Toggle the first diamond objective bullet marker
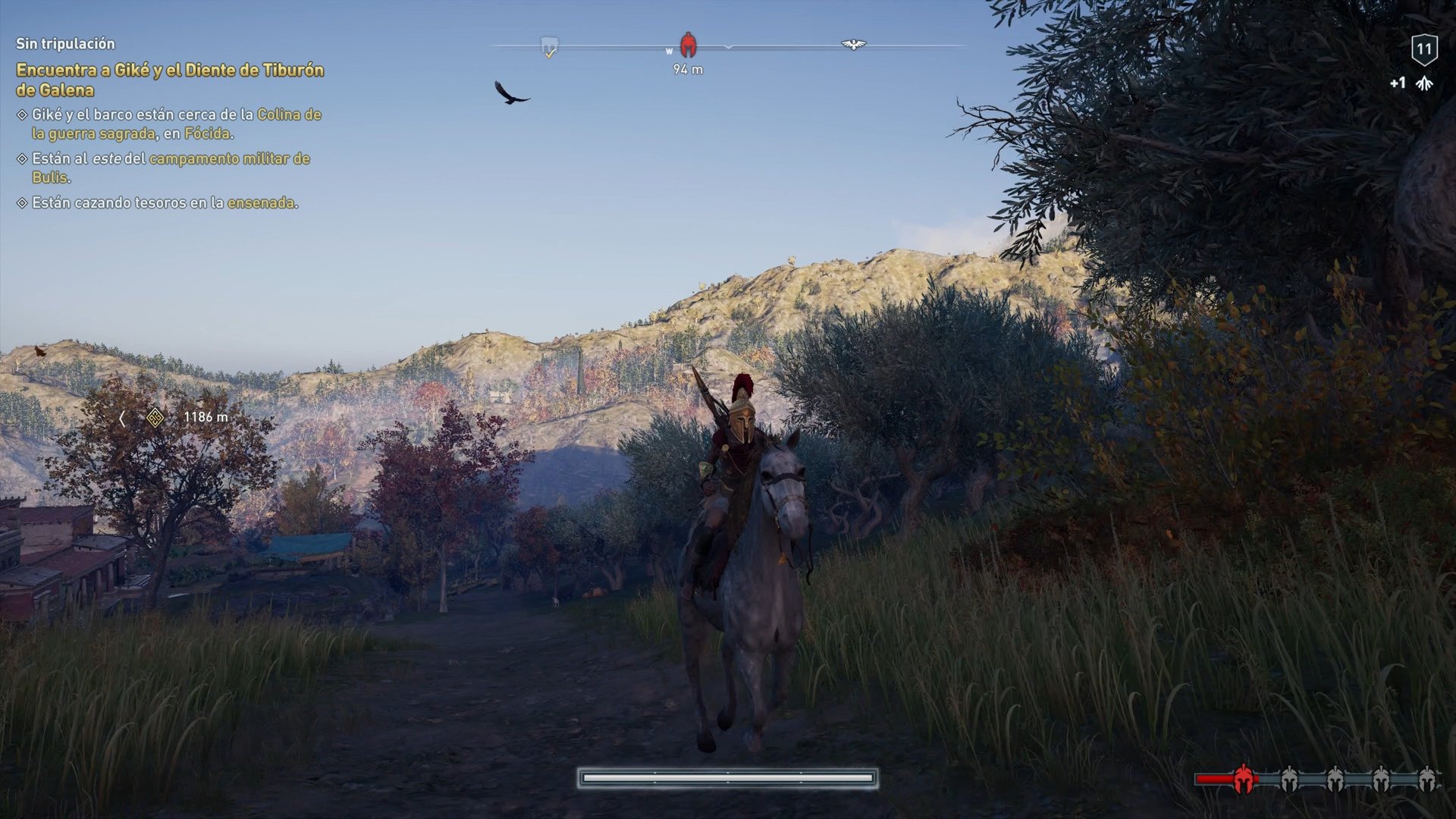Screen dimensions: 1456x819 pos(20,115)
